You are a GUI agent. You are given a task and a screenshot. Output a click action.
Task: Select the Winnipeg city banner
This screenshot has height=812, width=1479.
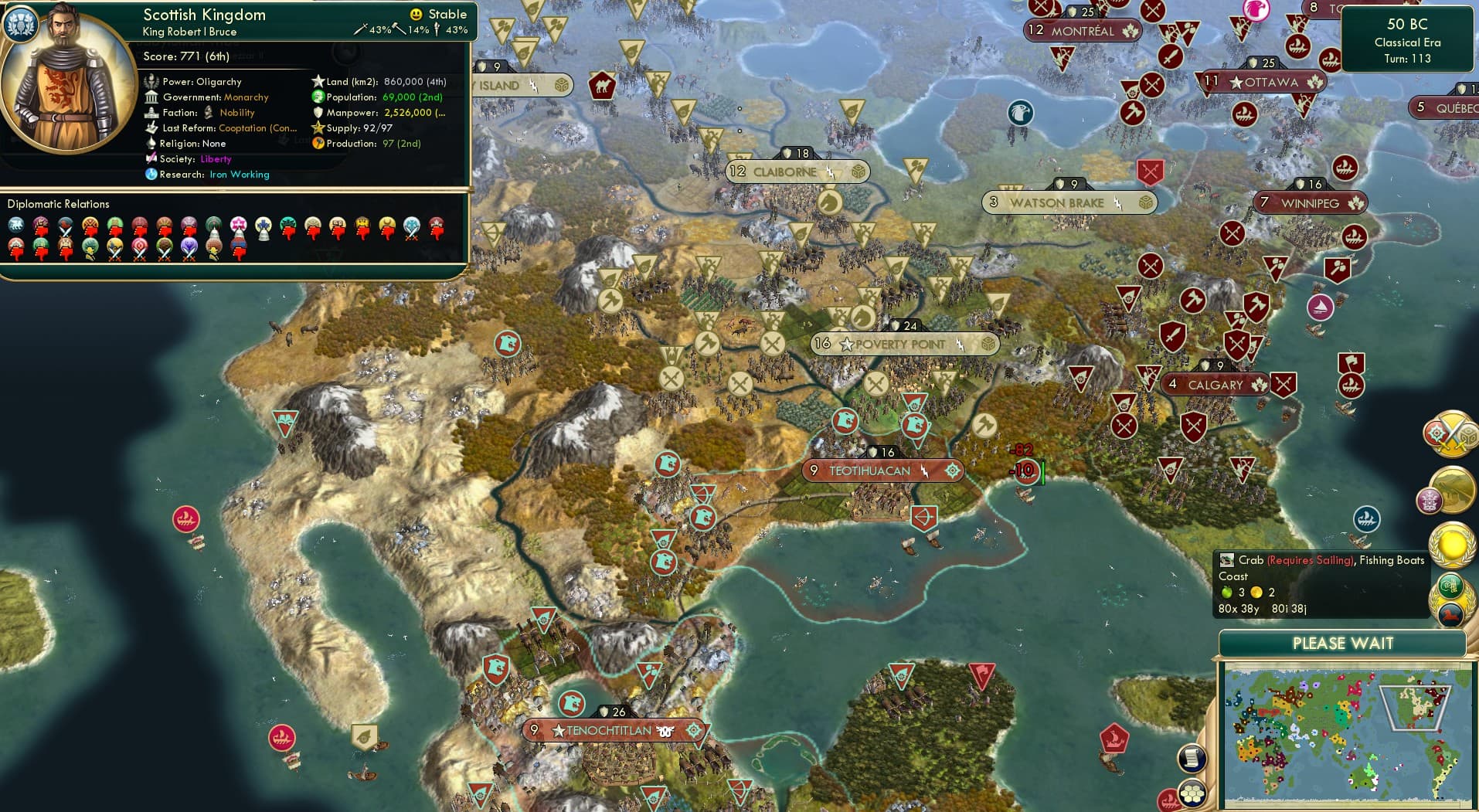tap(1309, 202)
